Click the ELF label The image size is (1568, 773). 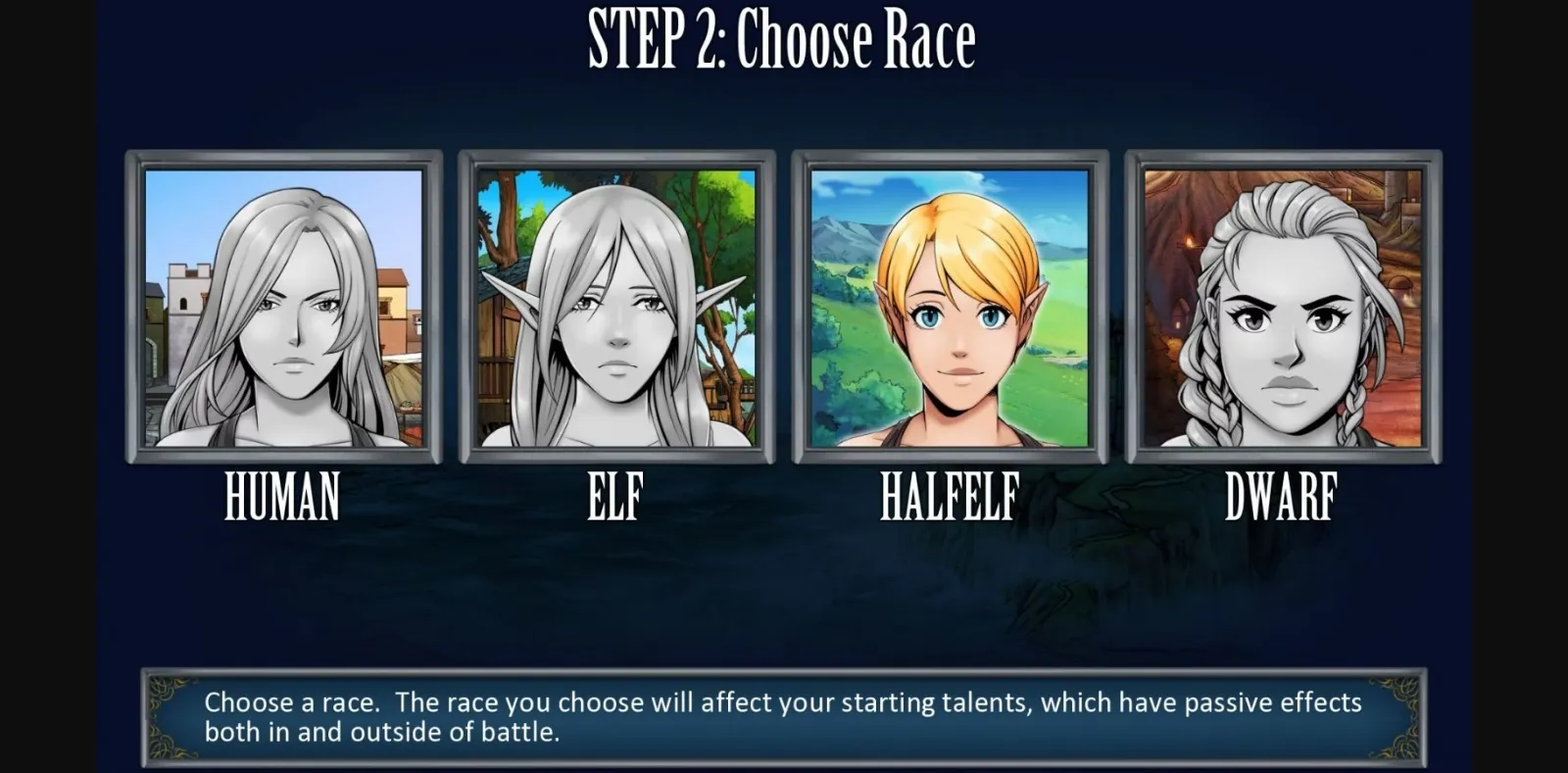pyautogui.click(x=613, y=497)
